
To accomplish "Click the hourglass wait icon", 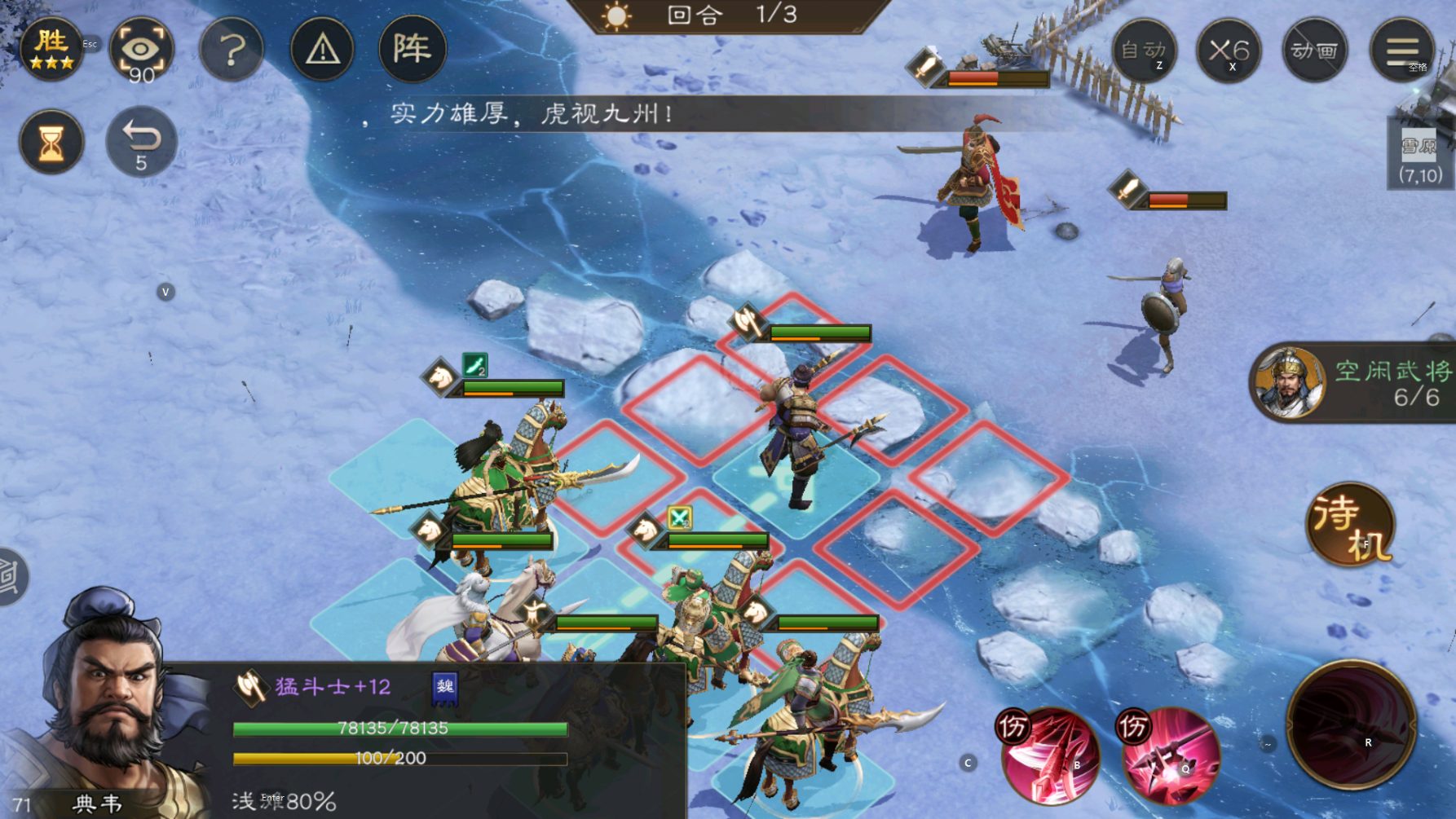I will pyautogui.click(x=51, y=142).
